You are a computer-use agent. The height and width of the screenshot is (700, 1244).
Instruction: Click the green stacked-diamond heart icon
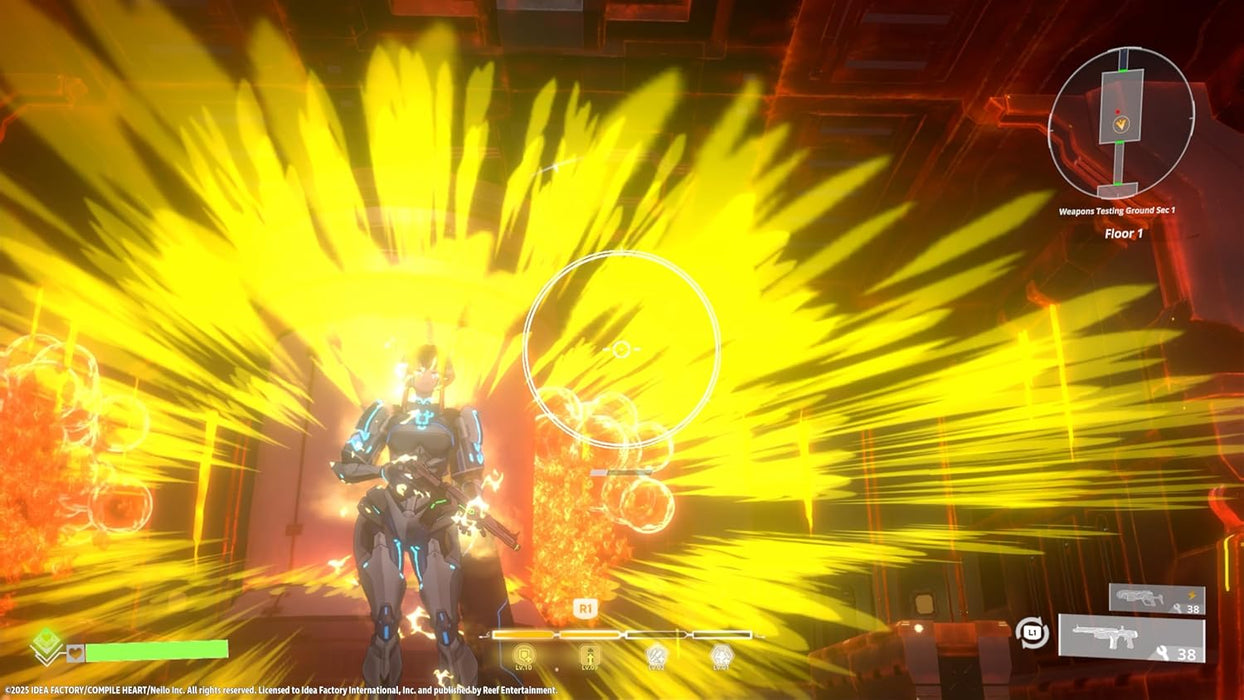46,646
